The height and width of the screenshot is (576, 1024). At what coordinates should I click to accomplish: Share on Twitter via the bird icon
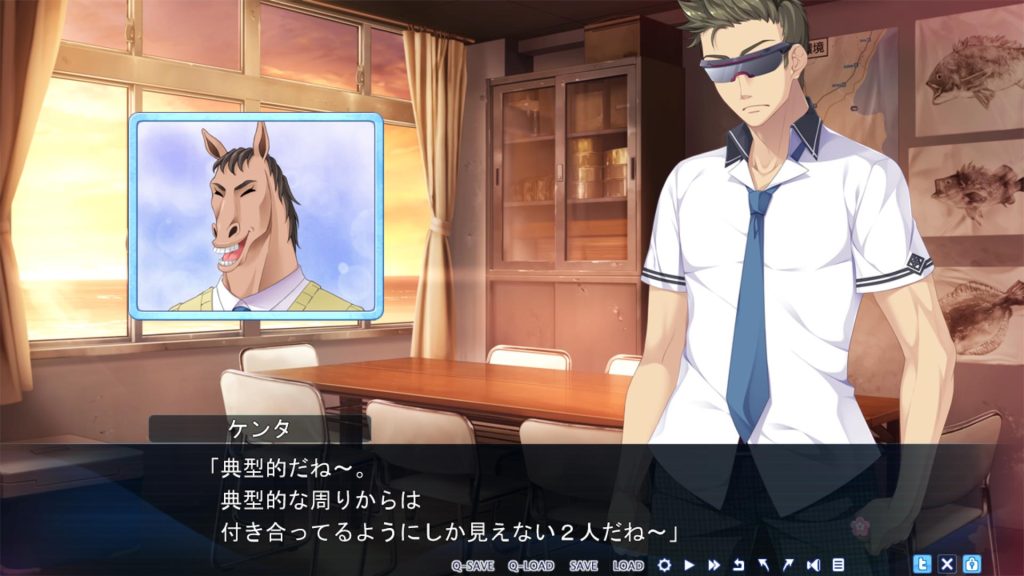coord(922,564)
